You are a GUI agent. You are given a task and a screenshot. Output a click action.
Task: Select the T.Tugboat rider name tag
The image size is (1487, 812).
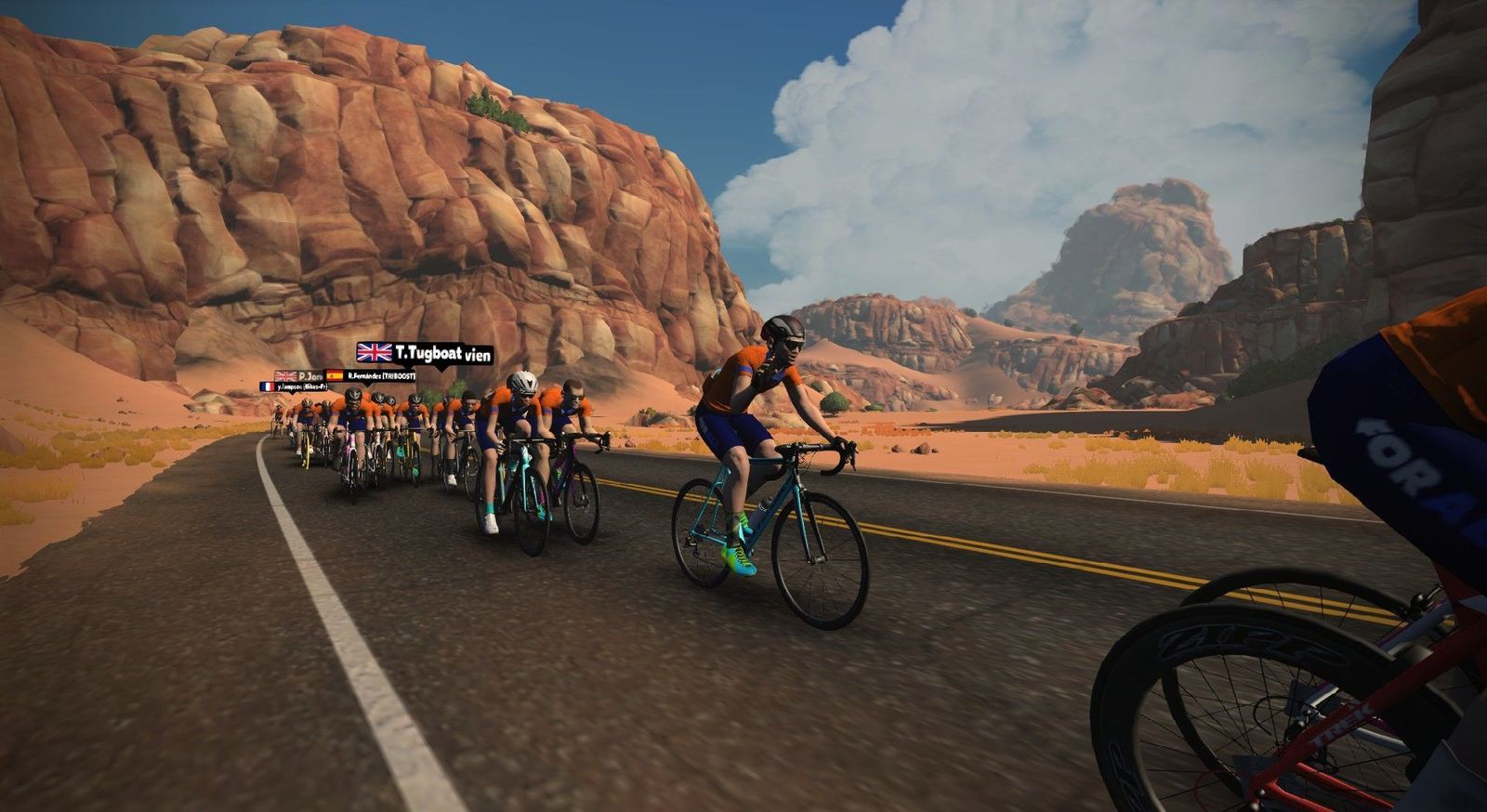click(425, 353)
